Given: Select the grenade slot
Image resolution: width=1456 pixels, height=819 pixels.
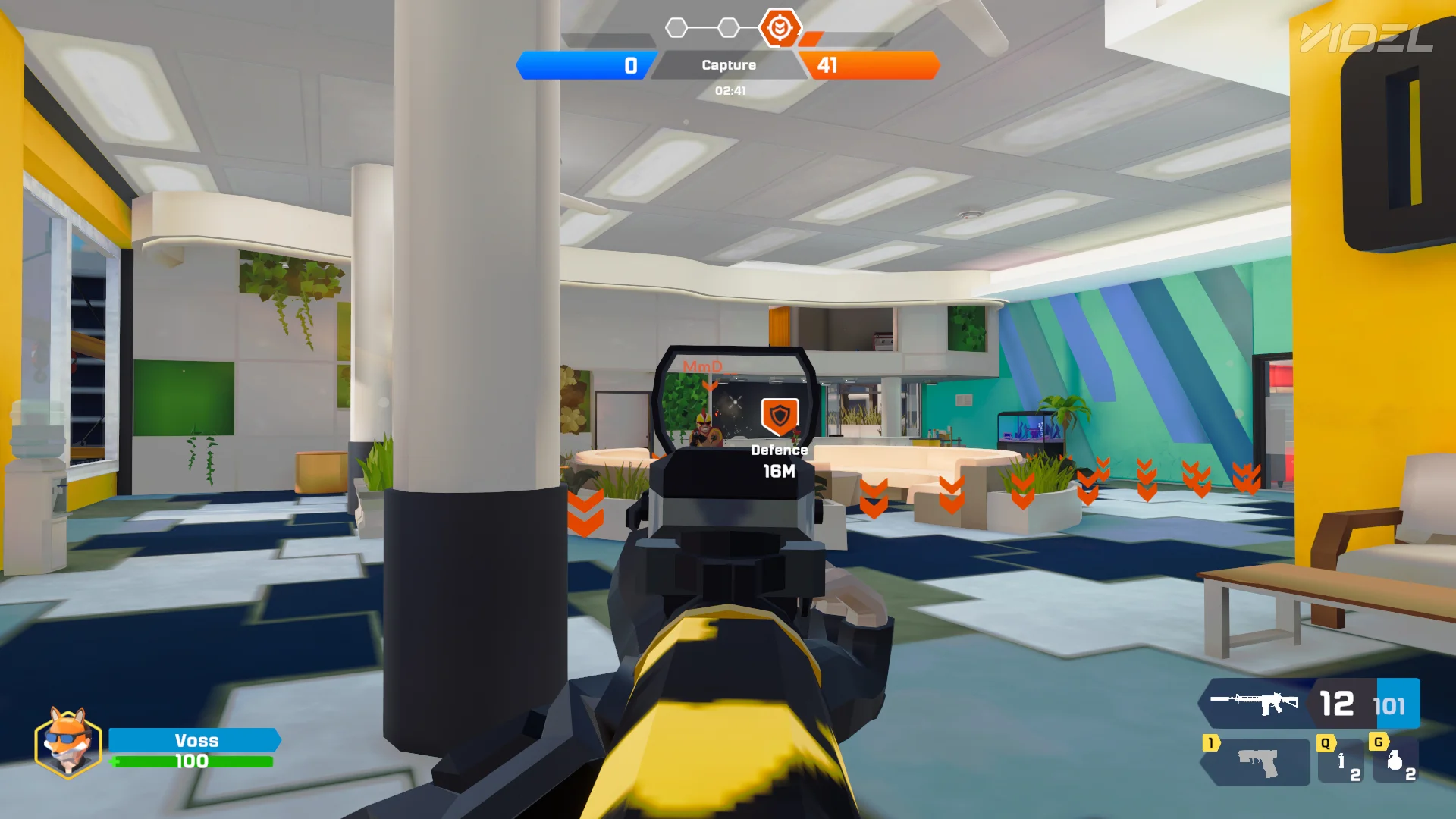Looking at the screenshot, I should [x=1396, y=761].
